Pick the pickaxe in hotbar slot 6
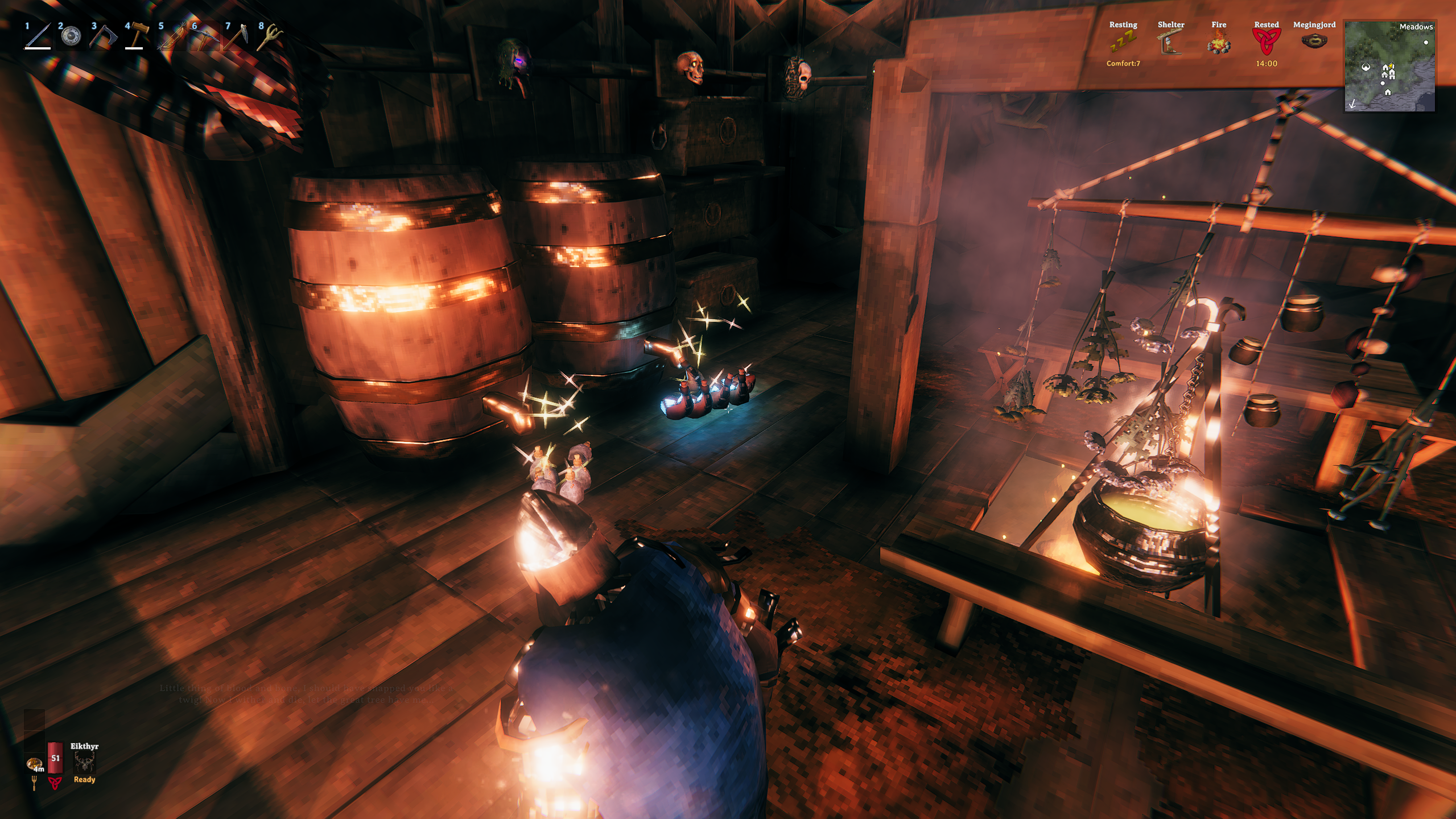This screenshot has height=819, width=1456. point(204,36)
